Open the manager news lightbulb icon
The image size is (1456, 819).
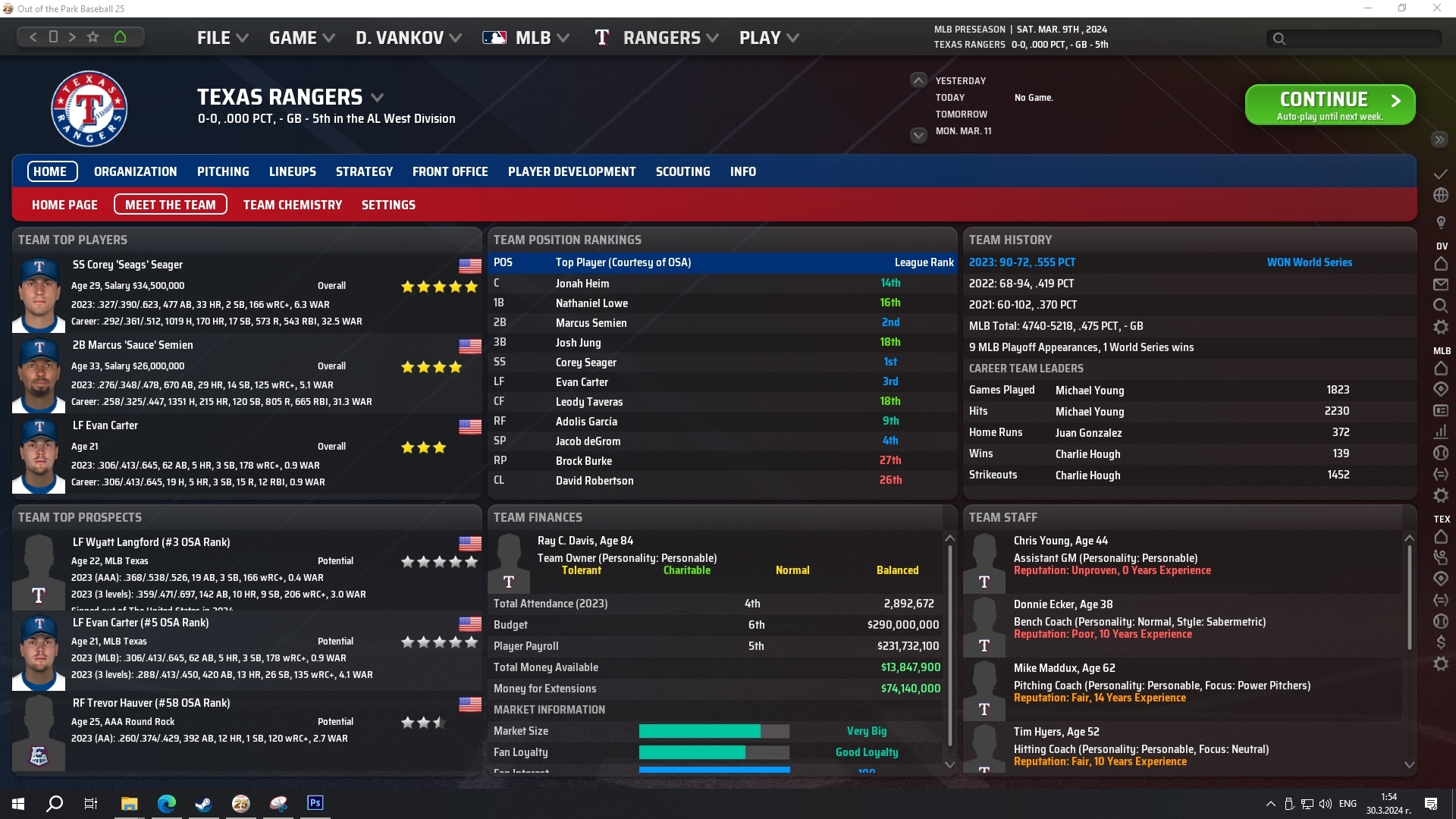pos(1441,221)
